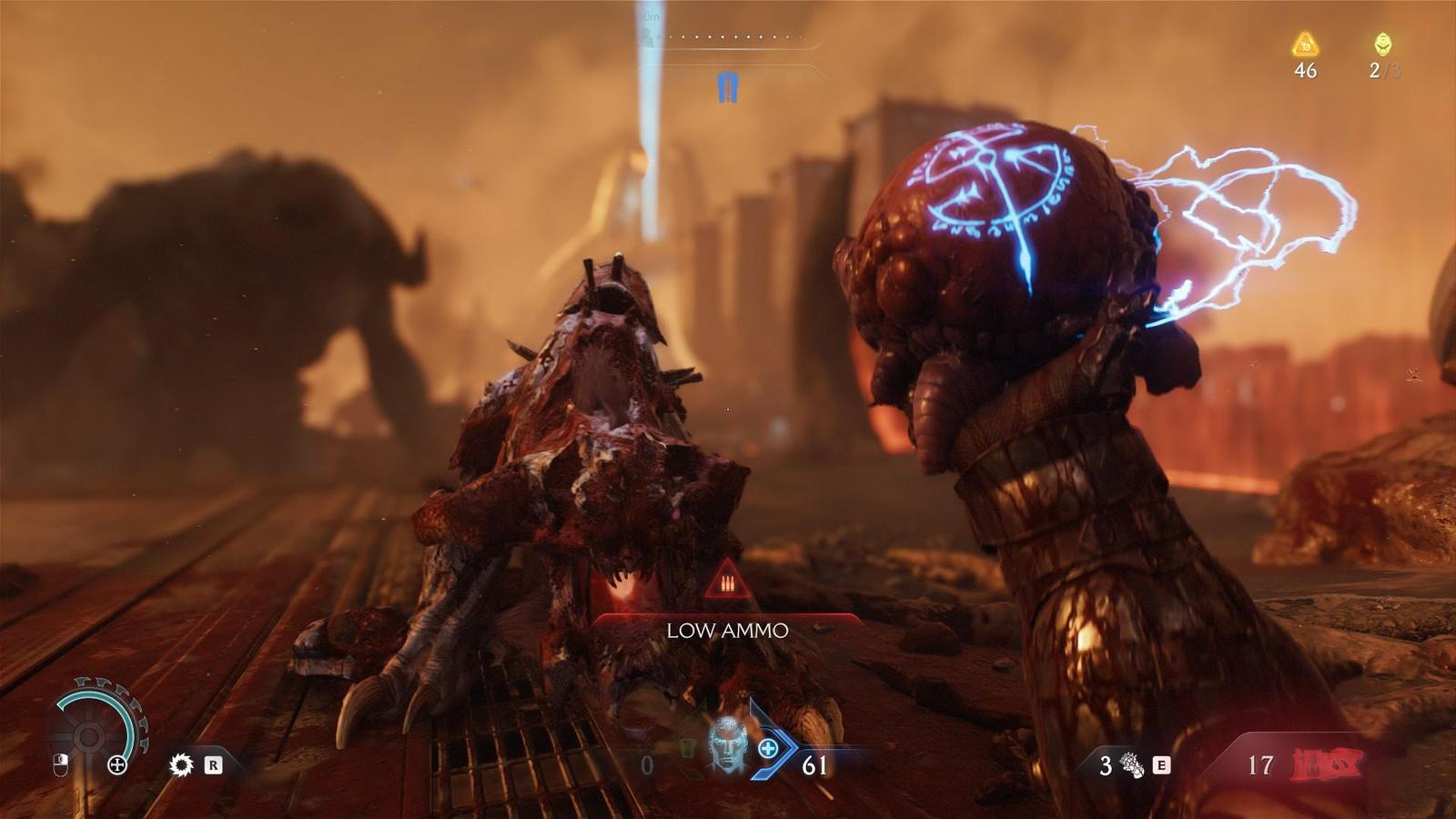Select the Slayer portrait icon

pyautogui.click(x=727, y=744)
